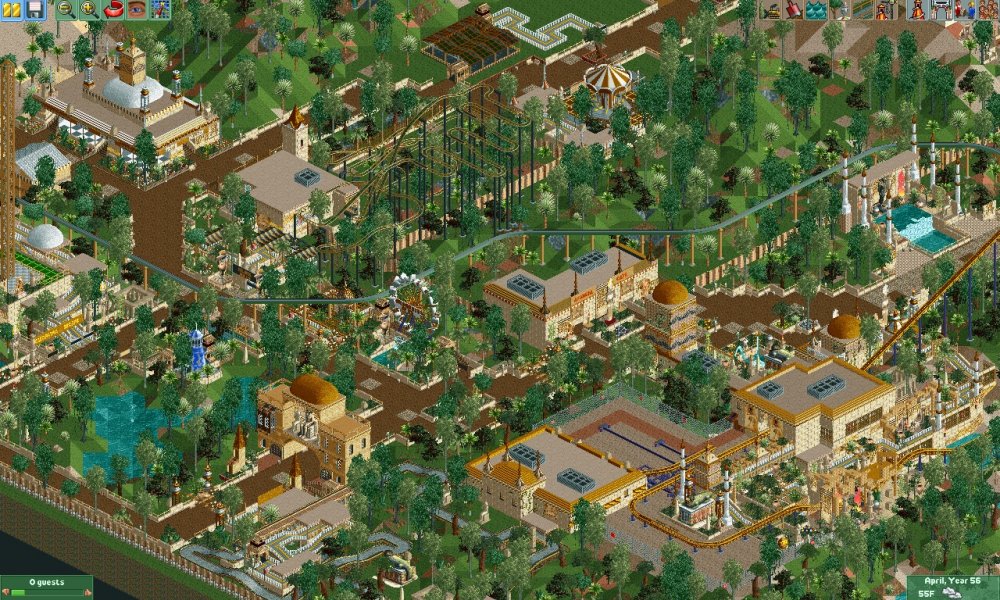1000x600 pixels.
Task: Activate the water adjustment tool
Action: click(815, 9)
